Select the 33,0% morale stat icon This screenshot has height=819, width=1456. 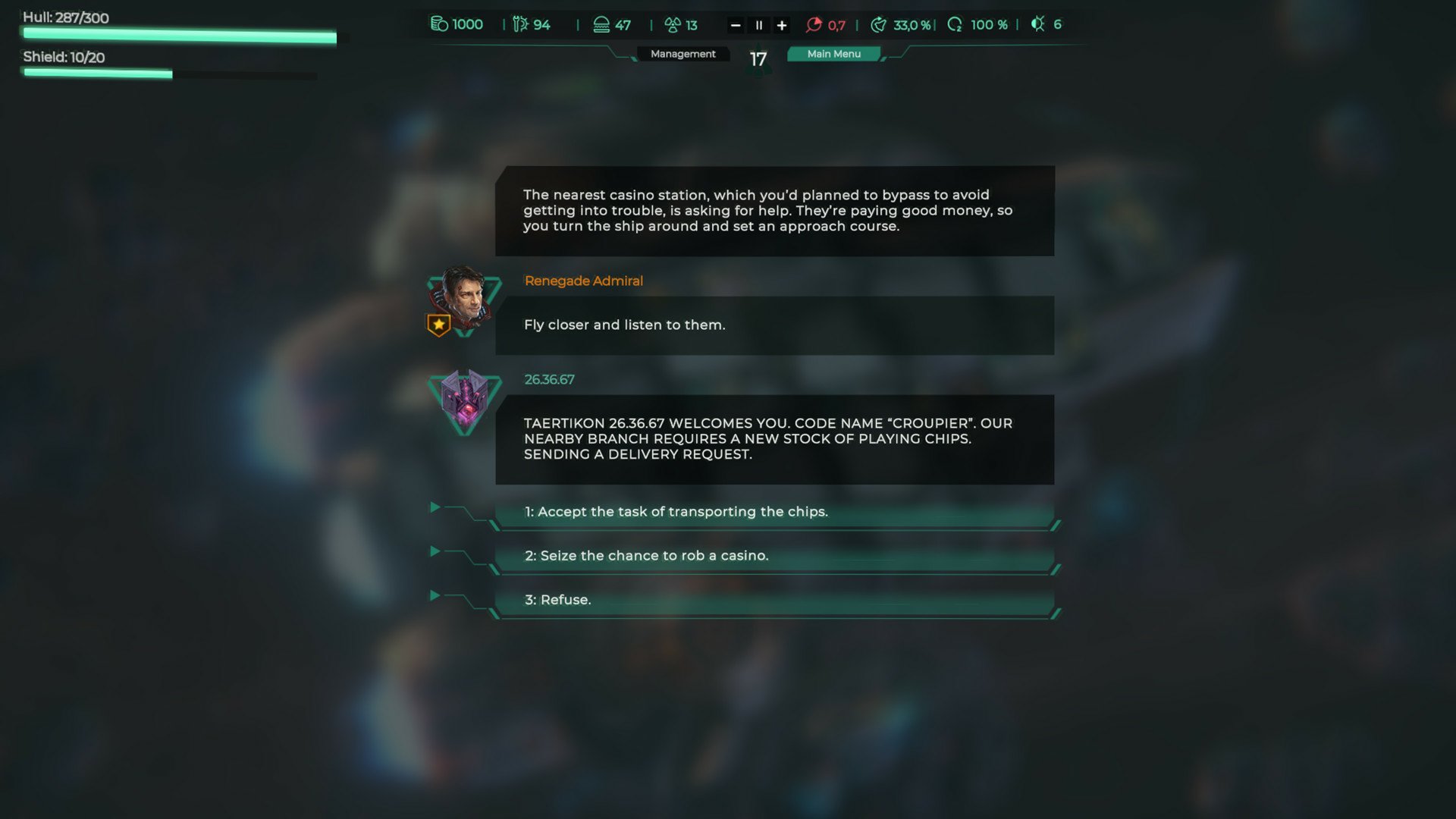(880, 24)
